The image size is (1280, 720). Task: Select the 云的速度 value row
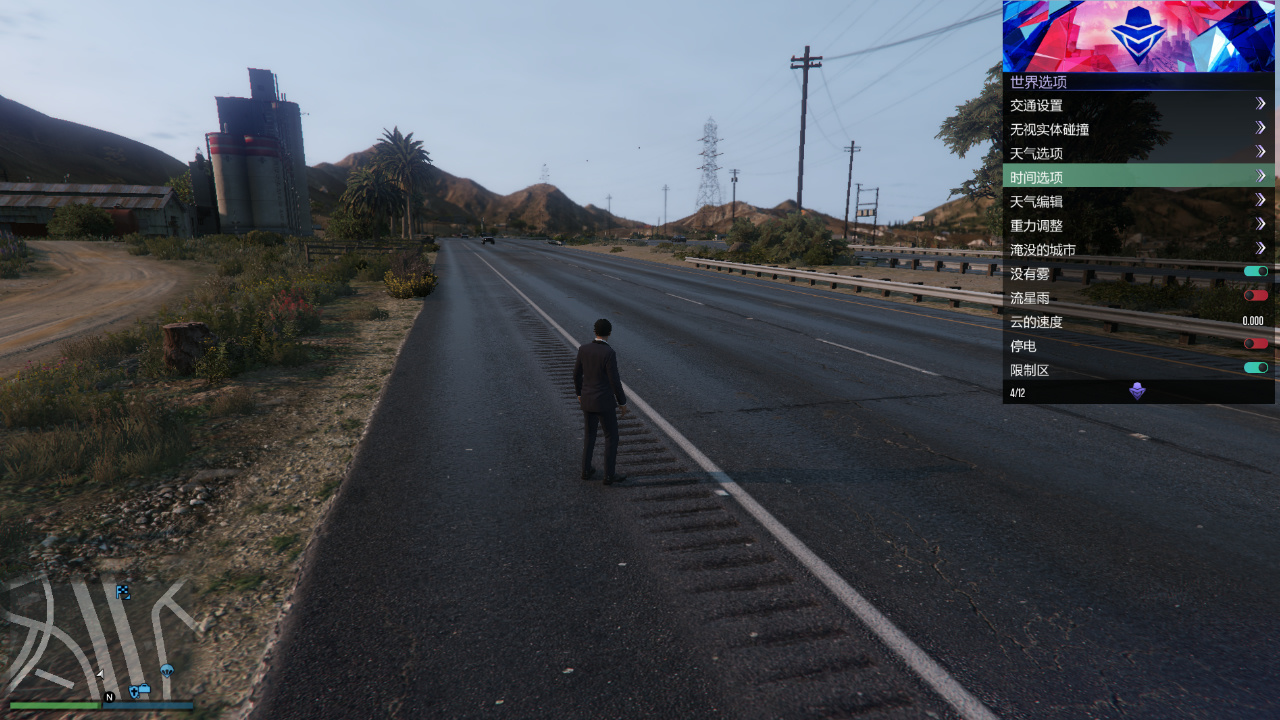[1138, 321]
